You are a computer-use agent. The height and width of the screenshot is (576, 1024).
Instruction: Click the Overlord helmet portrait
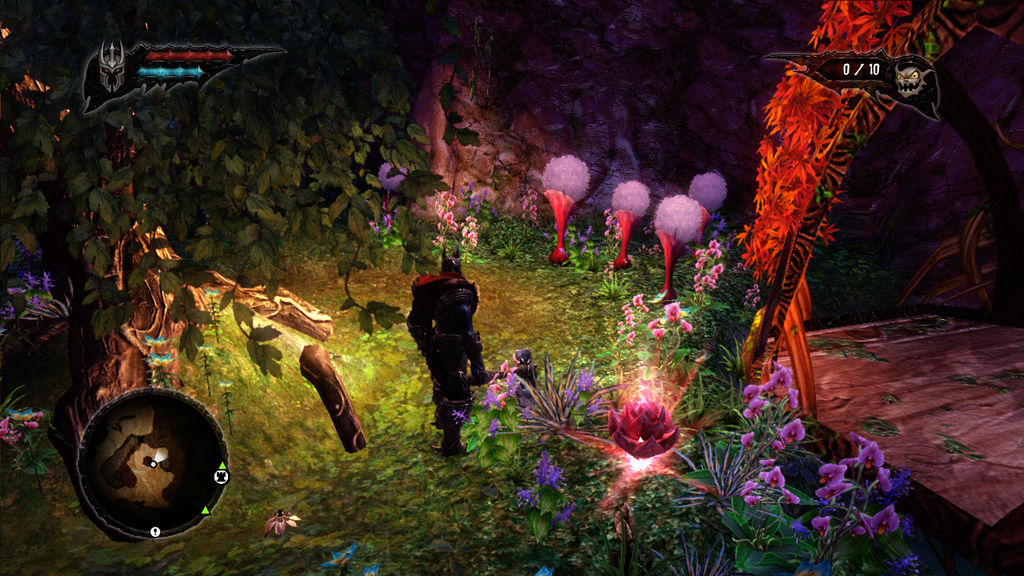(110, 66)
